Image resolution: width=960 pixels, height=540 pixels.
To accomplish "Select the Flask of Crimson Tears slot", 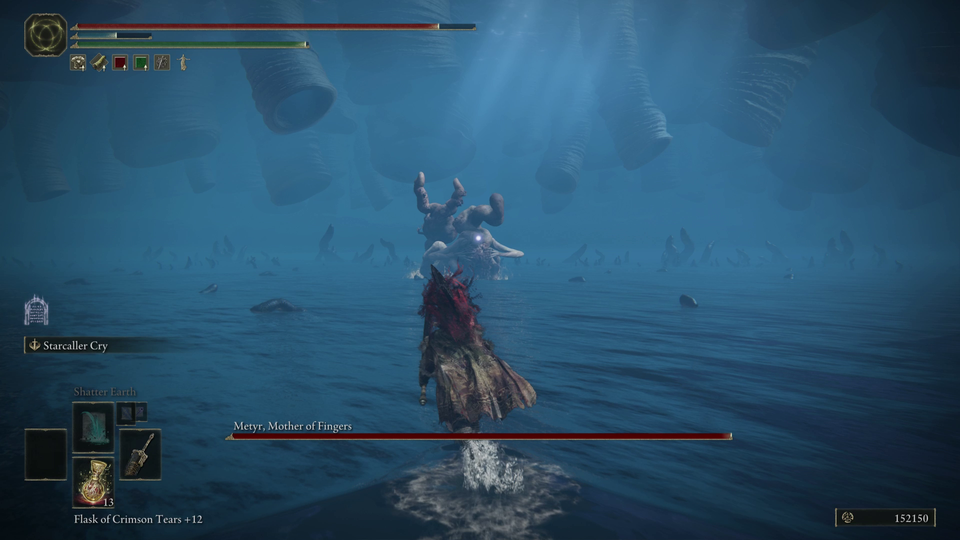I will pos(93,481).
